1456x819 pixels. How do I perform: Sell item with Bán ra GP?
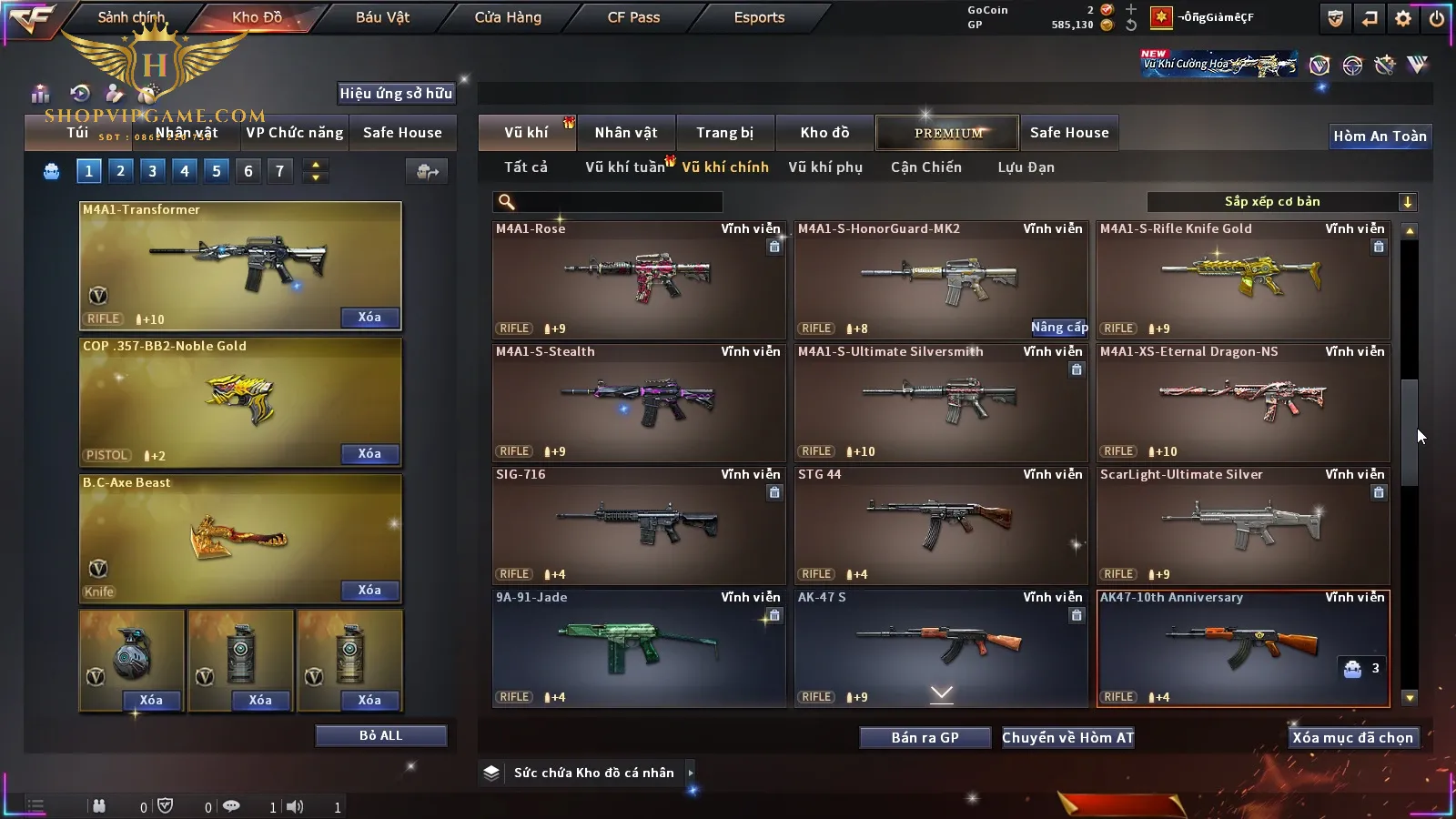click(925, 738)
